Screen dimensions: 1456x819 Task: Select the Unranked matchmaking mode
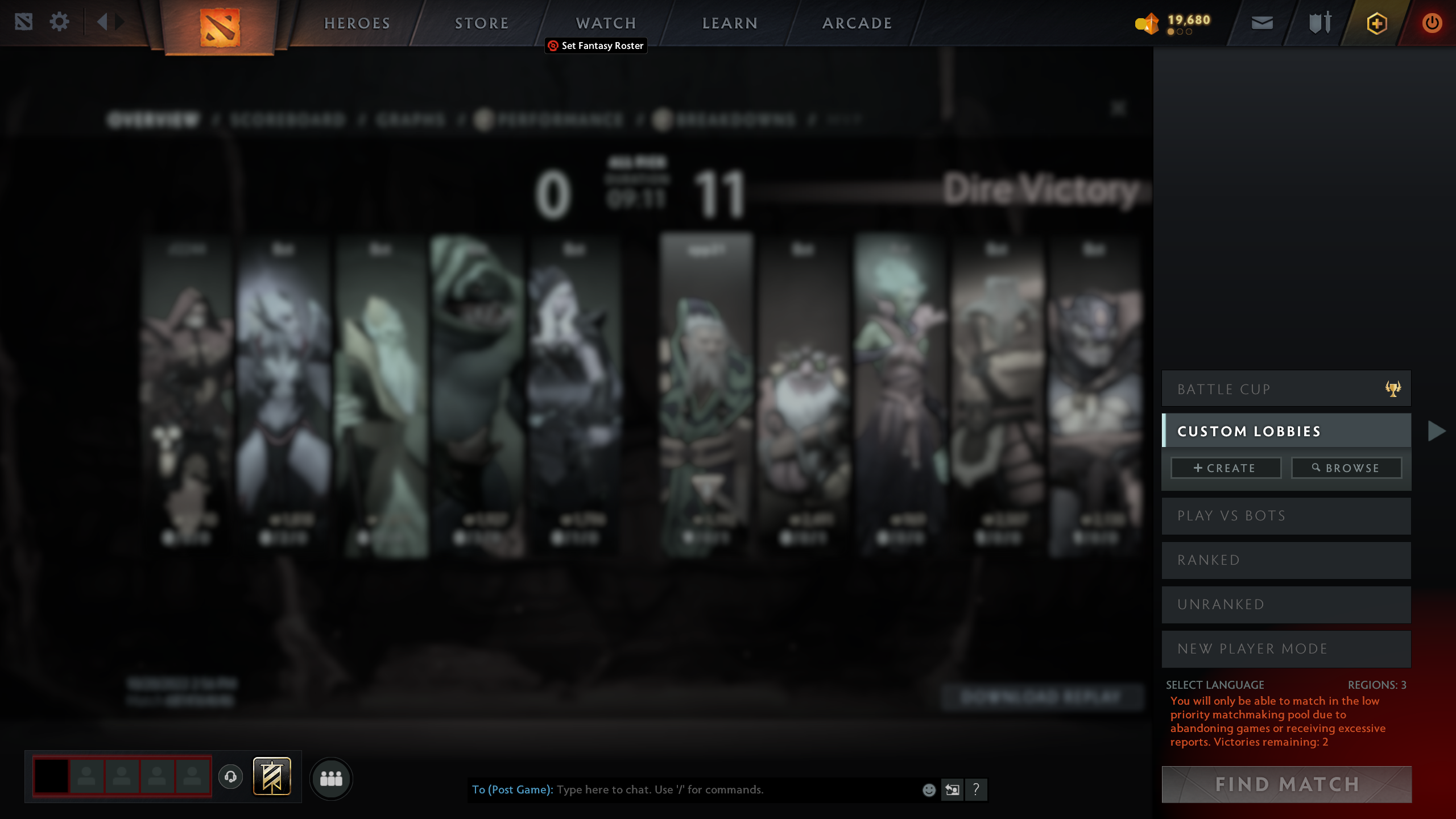[1285, 604]
